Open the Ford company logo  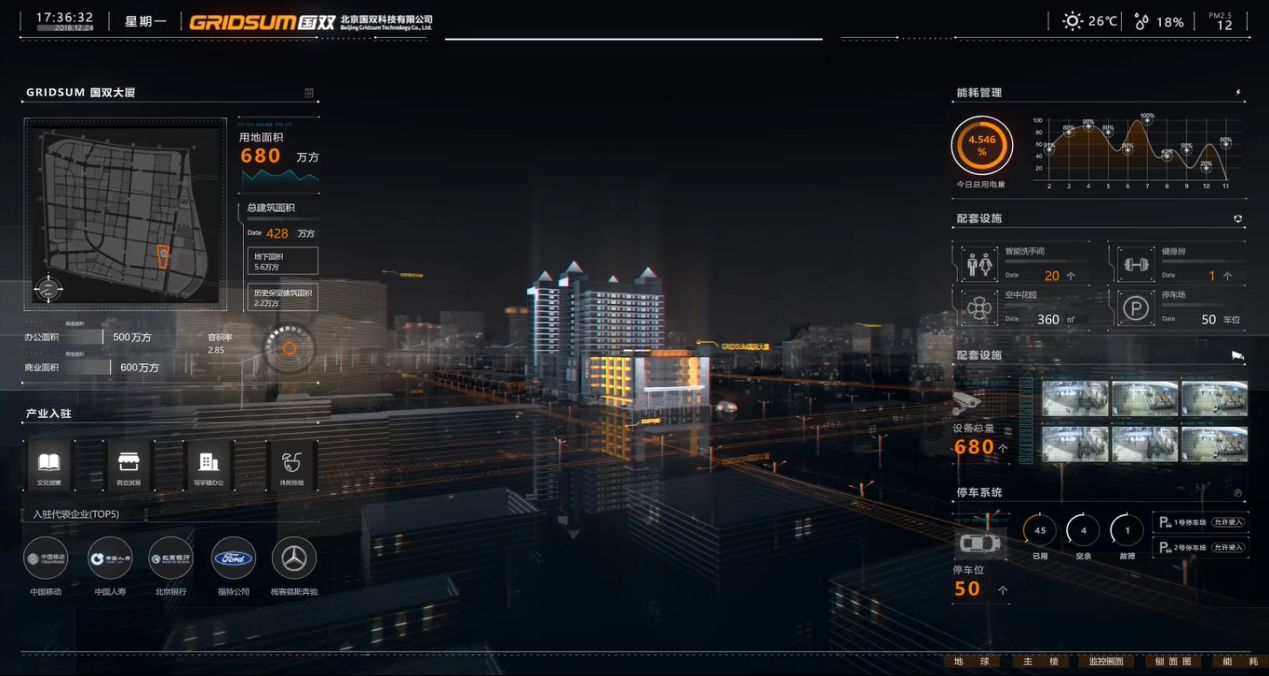[x=233, y=559]
